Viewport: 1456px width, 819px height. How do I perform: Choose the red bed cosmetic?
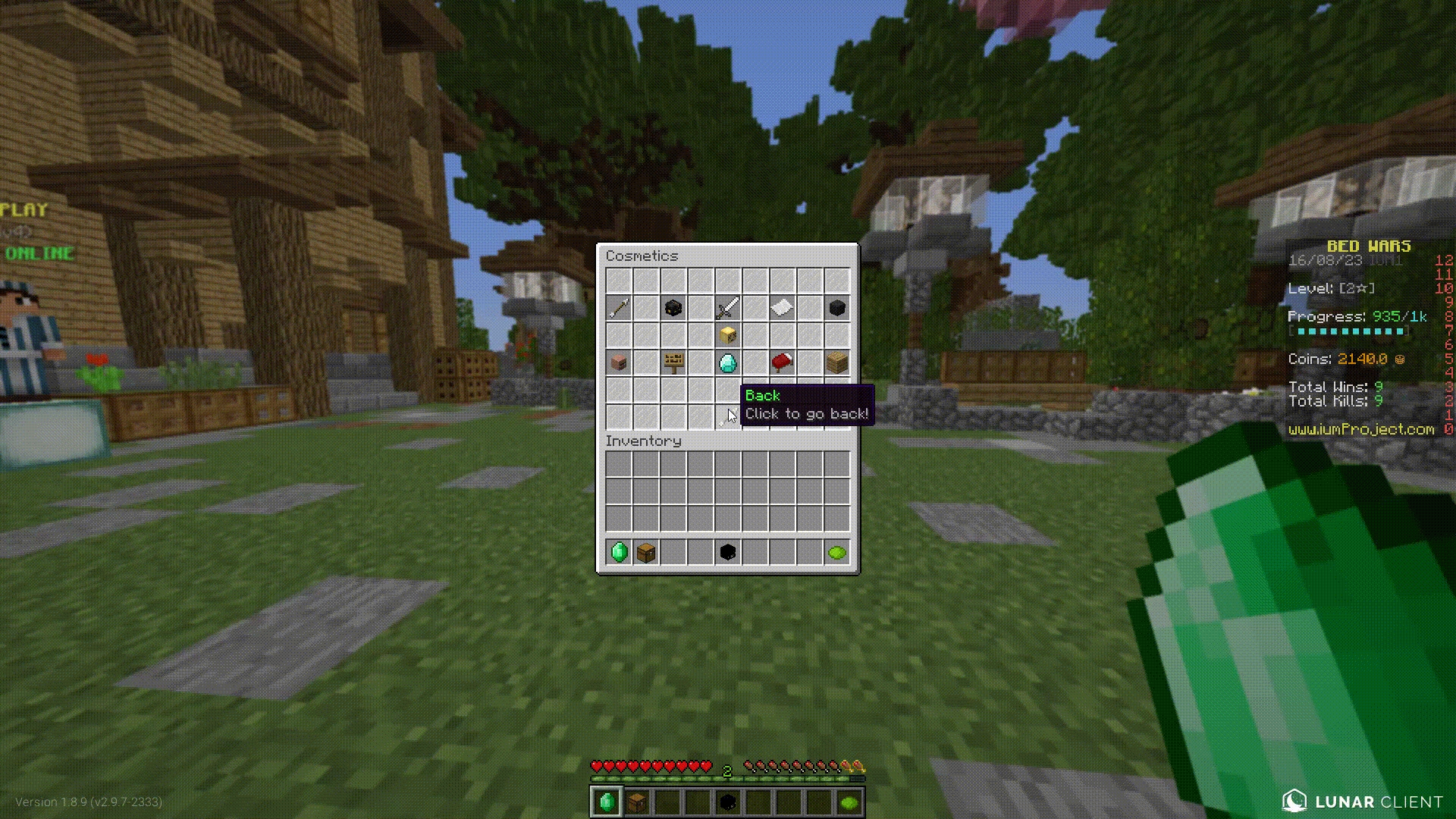(782, 362)
